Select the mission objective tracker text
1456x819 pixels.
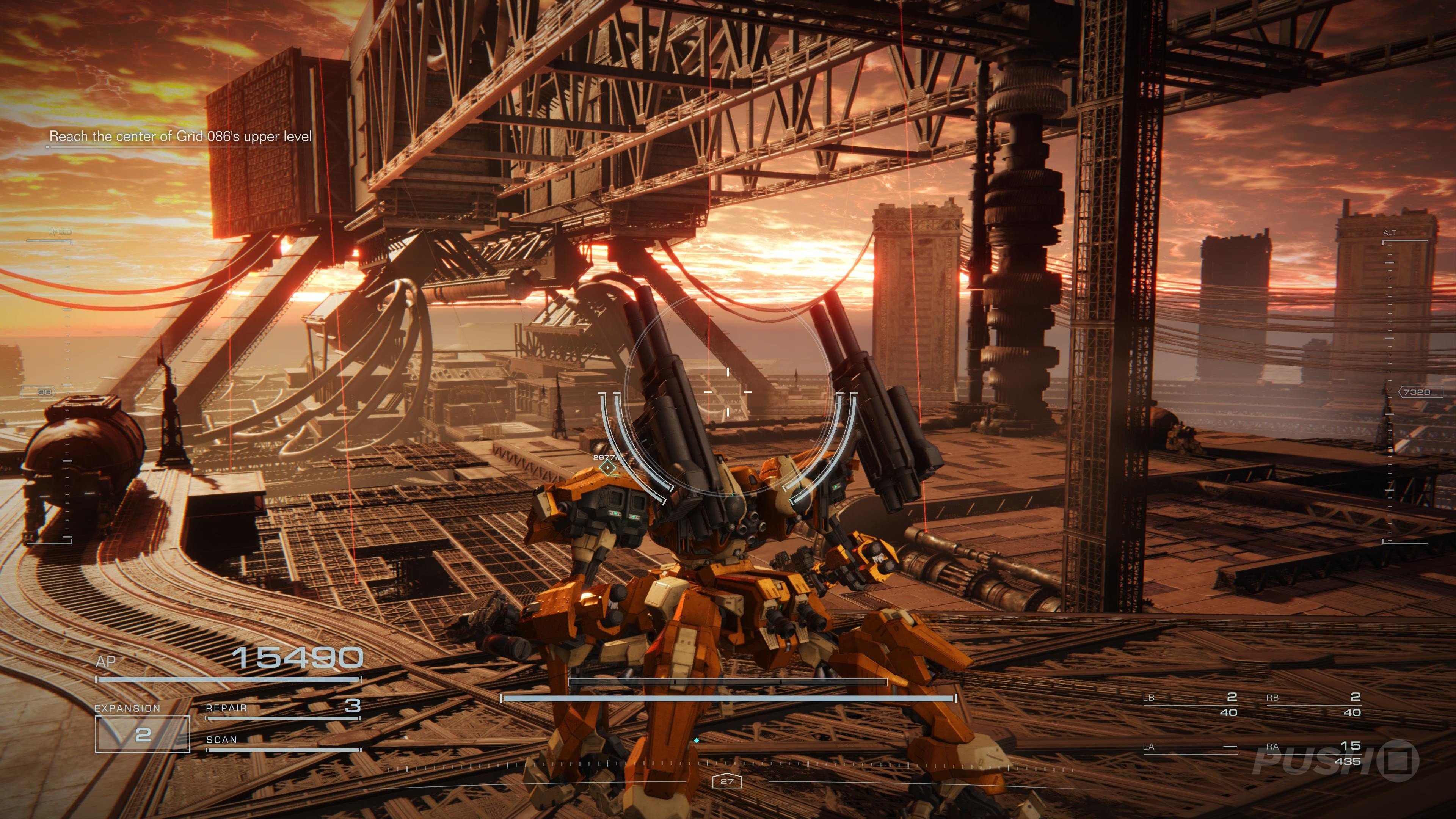click(x=180, y=136)
